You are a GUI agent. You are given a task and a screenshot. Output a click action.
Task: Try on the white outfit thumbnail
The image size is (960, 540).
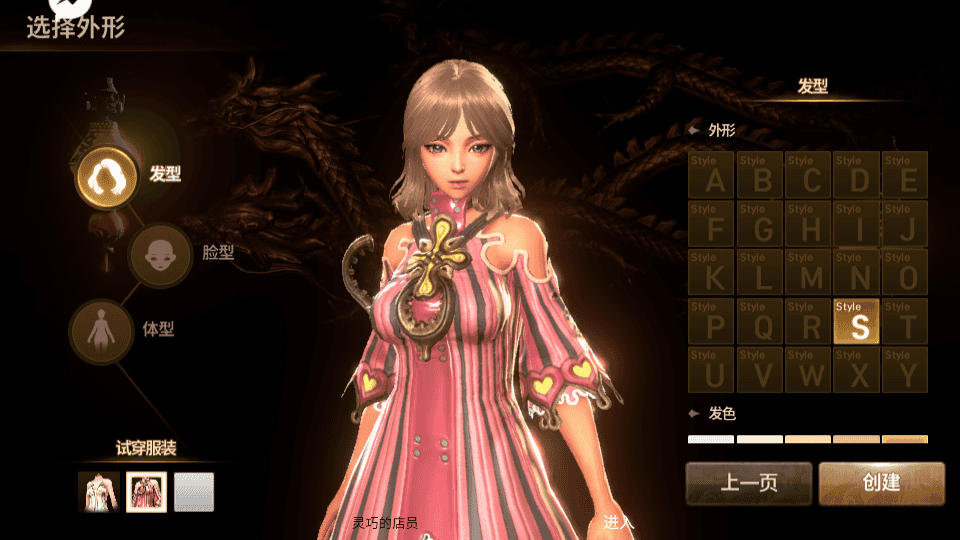[x=99, y=492]
